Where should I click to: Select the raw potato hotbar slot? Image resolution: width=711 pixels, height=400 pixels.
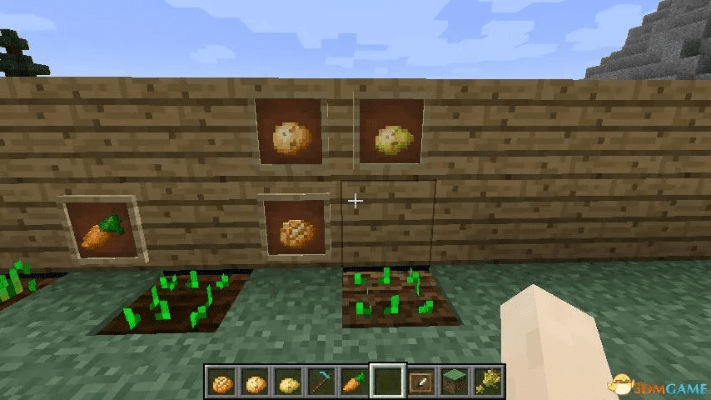coord(255,381)
